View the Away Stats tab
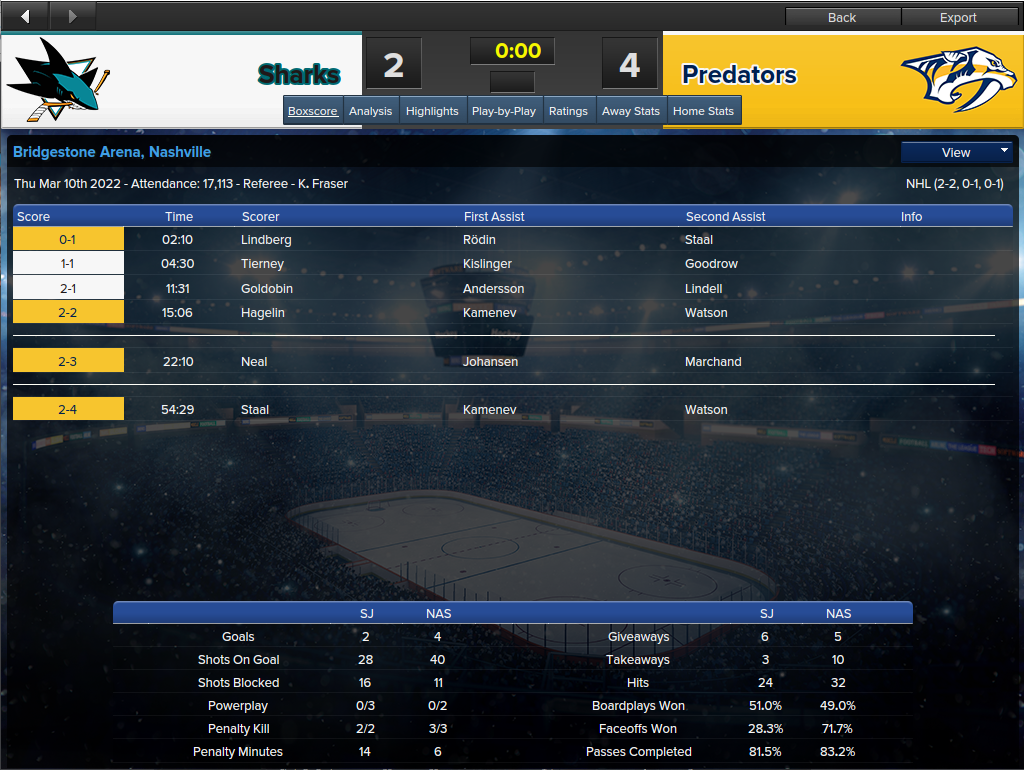 coord(631,111)
